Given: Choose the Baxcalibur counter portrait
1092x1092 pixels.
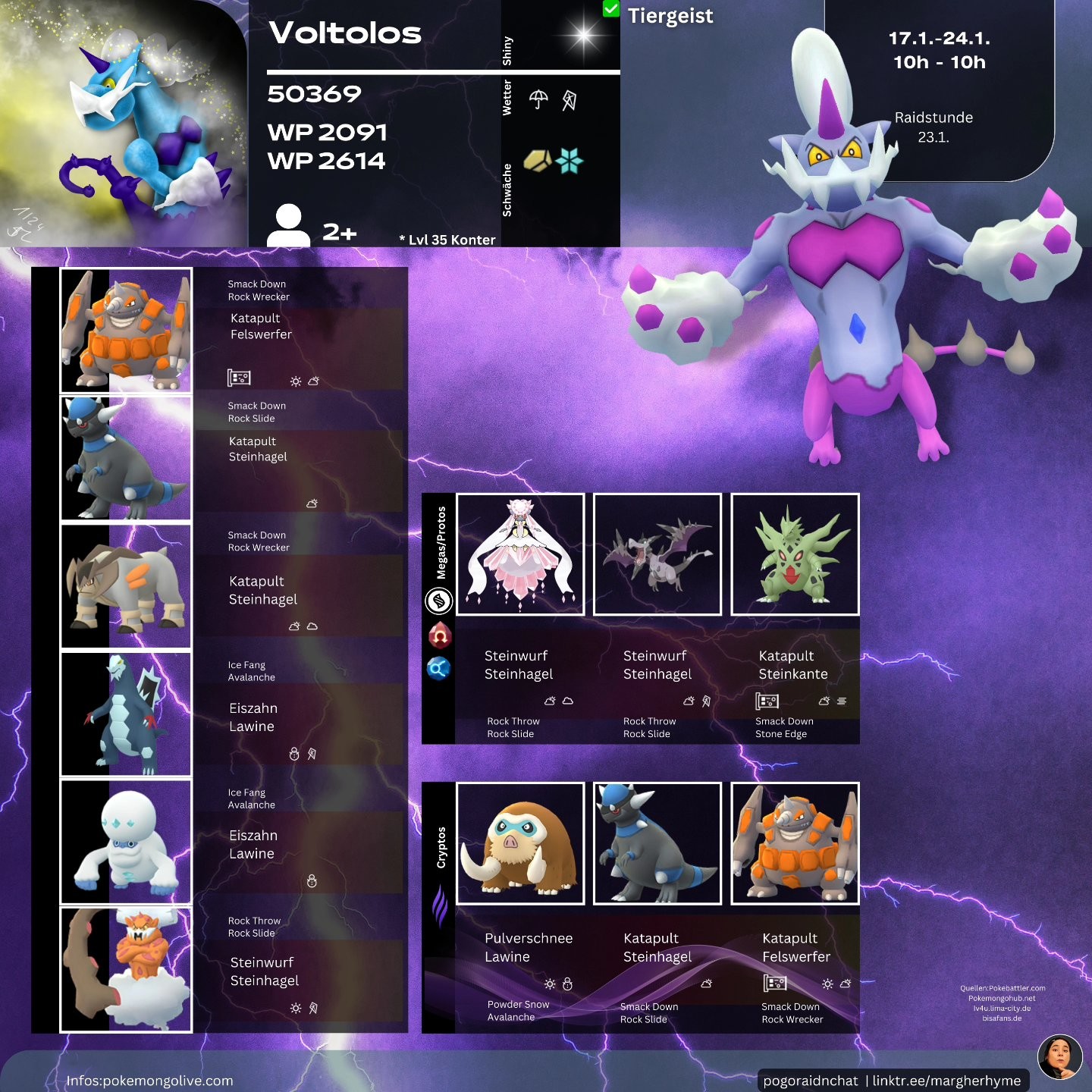Looking at the screenshot, I should point(126,714).
